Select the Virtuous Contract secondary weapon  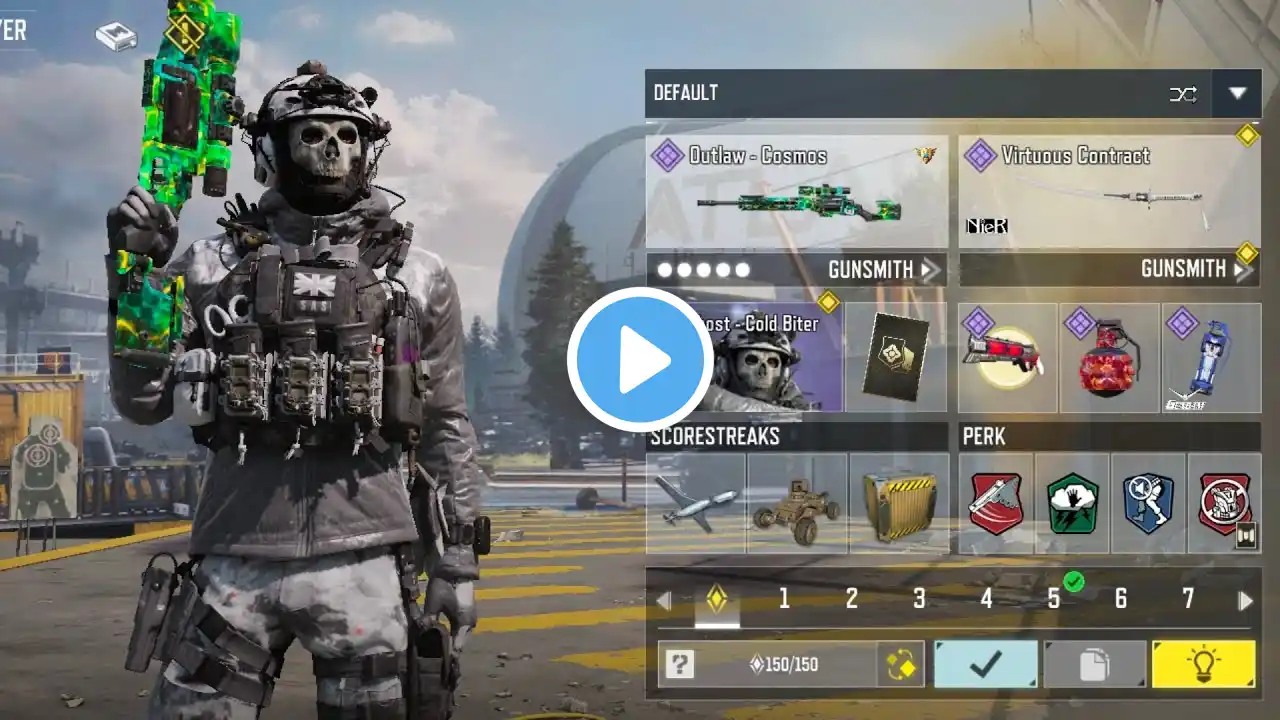click(1109, 192)
